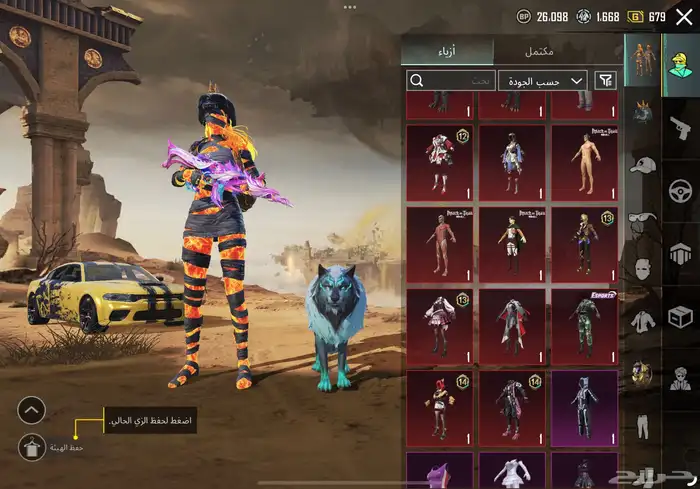Select the green camo Esports outfit

[x=585, y=323]
